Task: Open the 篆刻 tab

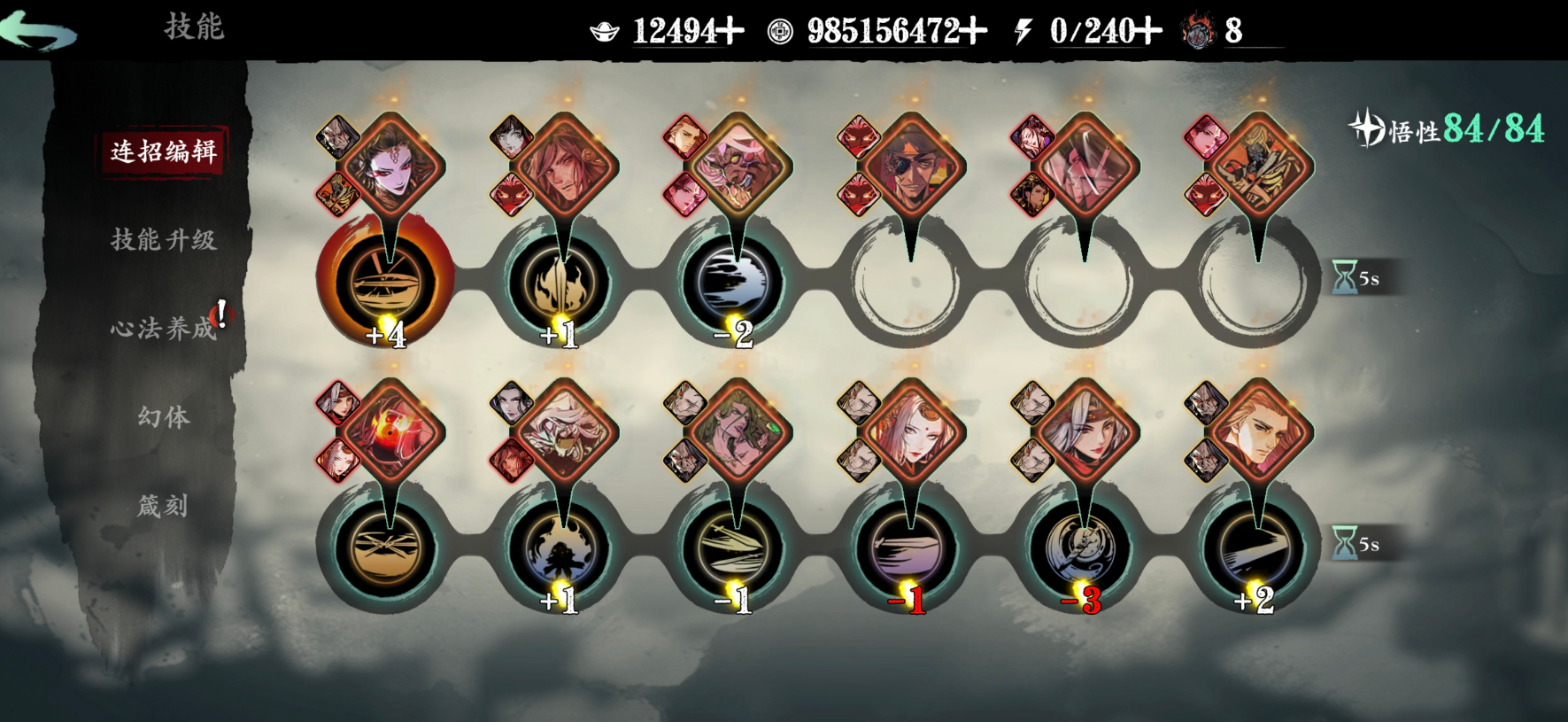Action: [x=163, y=506]
